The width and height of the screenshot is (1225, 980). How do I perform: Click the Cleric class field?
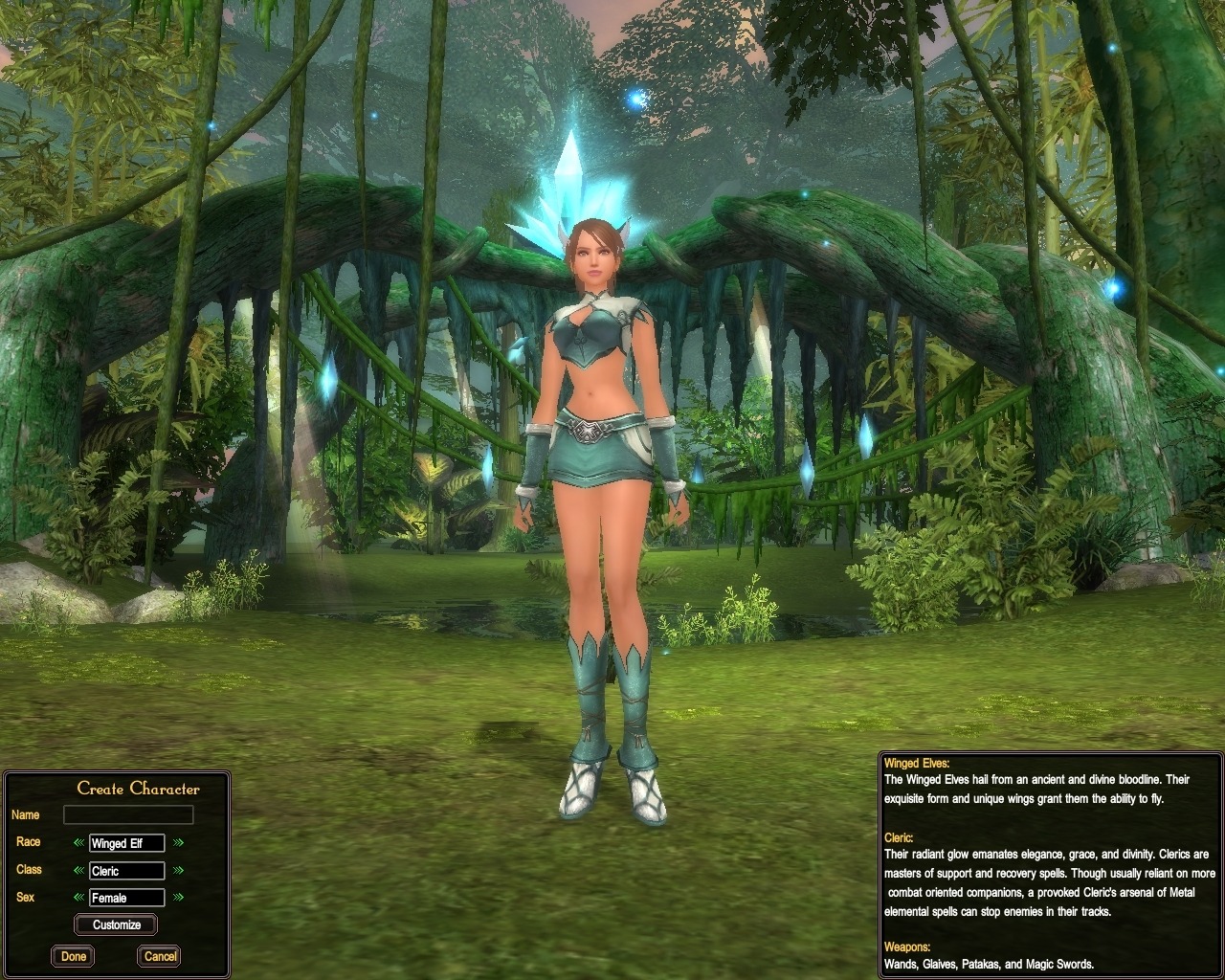coord(126,871)
